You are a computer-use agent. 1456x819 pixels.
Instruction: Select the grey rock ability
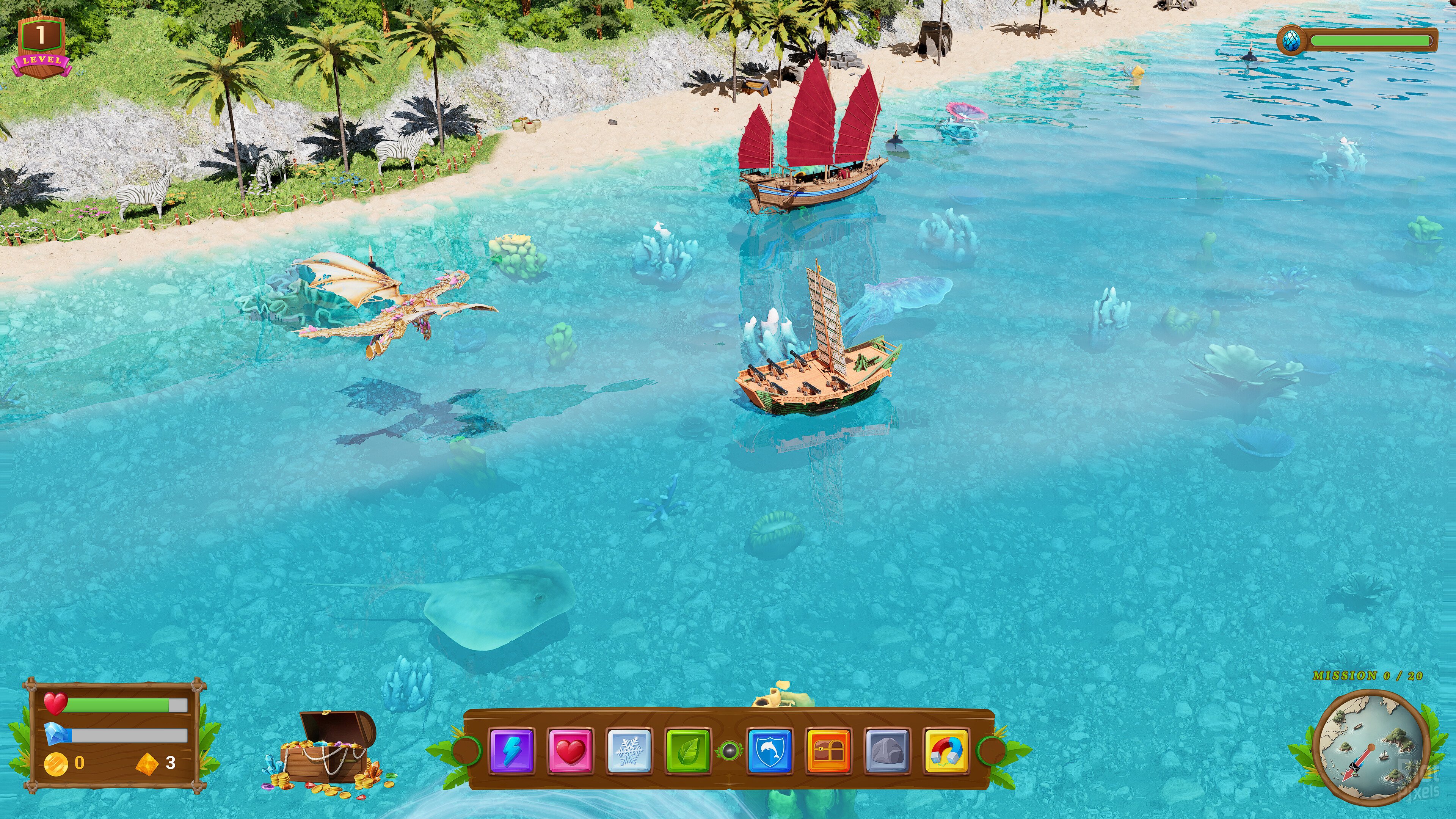click(887, 751)
